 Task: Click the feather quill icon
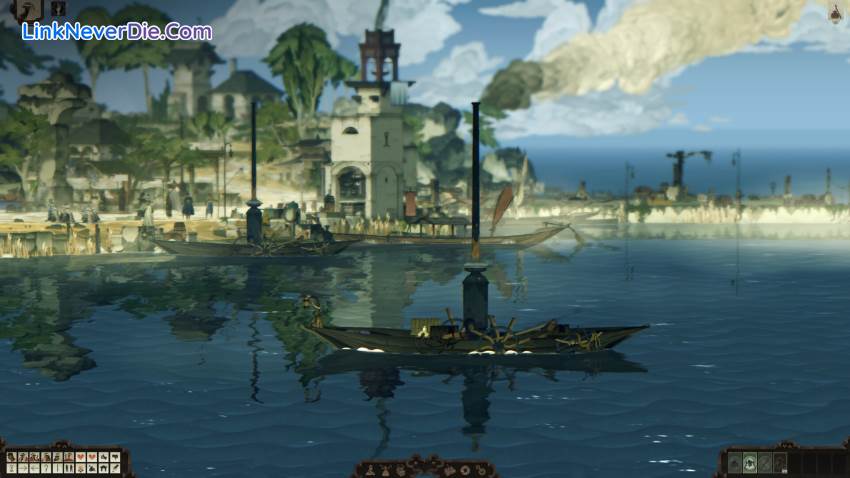pos(115,468)
